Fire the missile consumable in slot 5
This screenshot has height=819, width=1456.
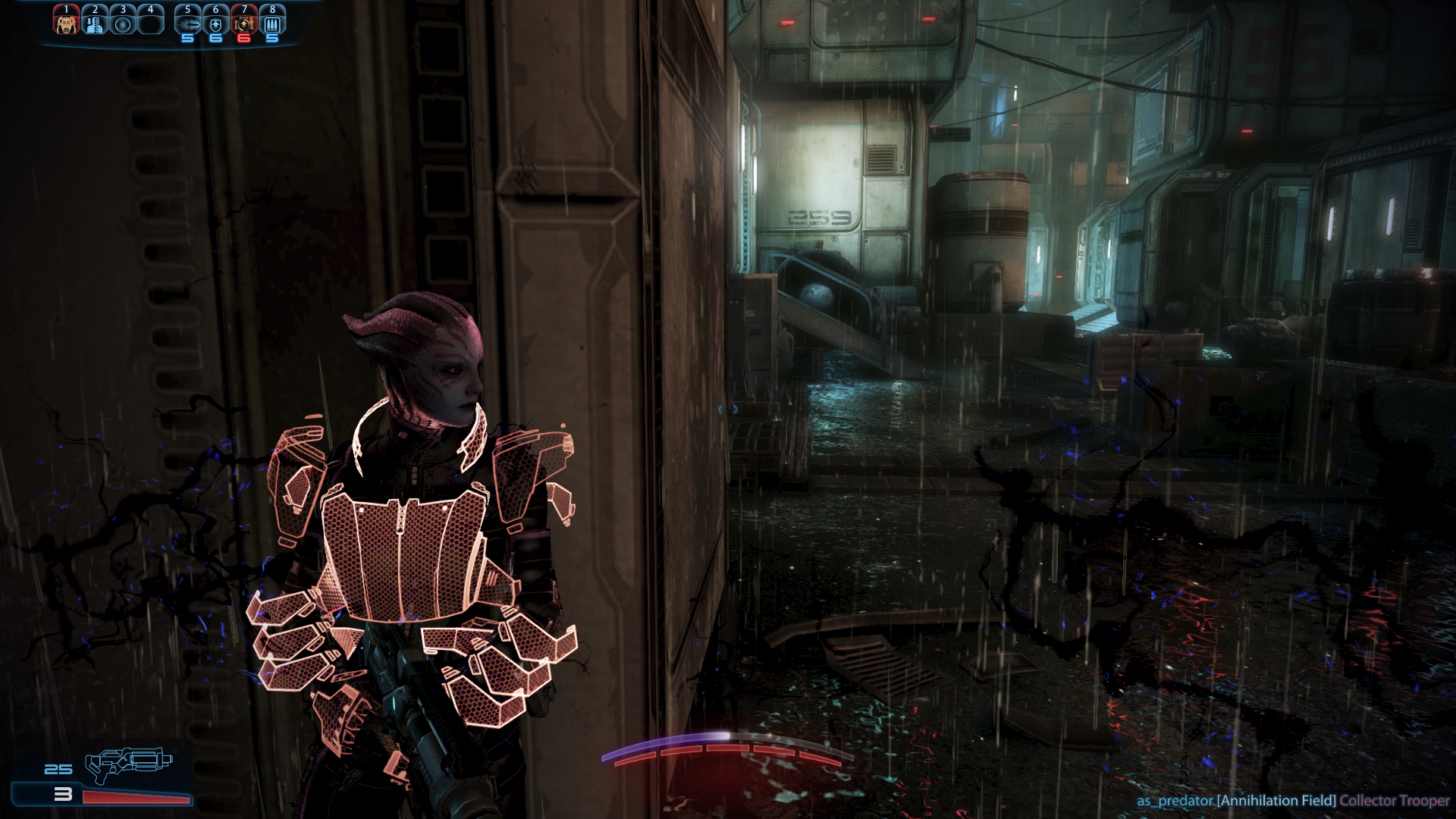pos(188,24)
